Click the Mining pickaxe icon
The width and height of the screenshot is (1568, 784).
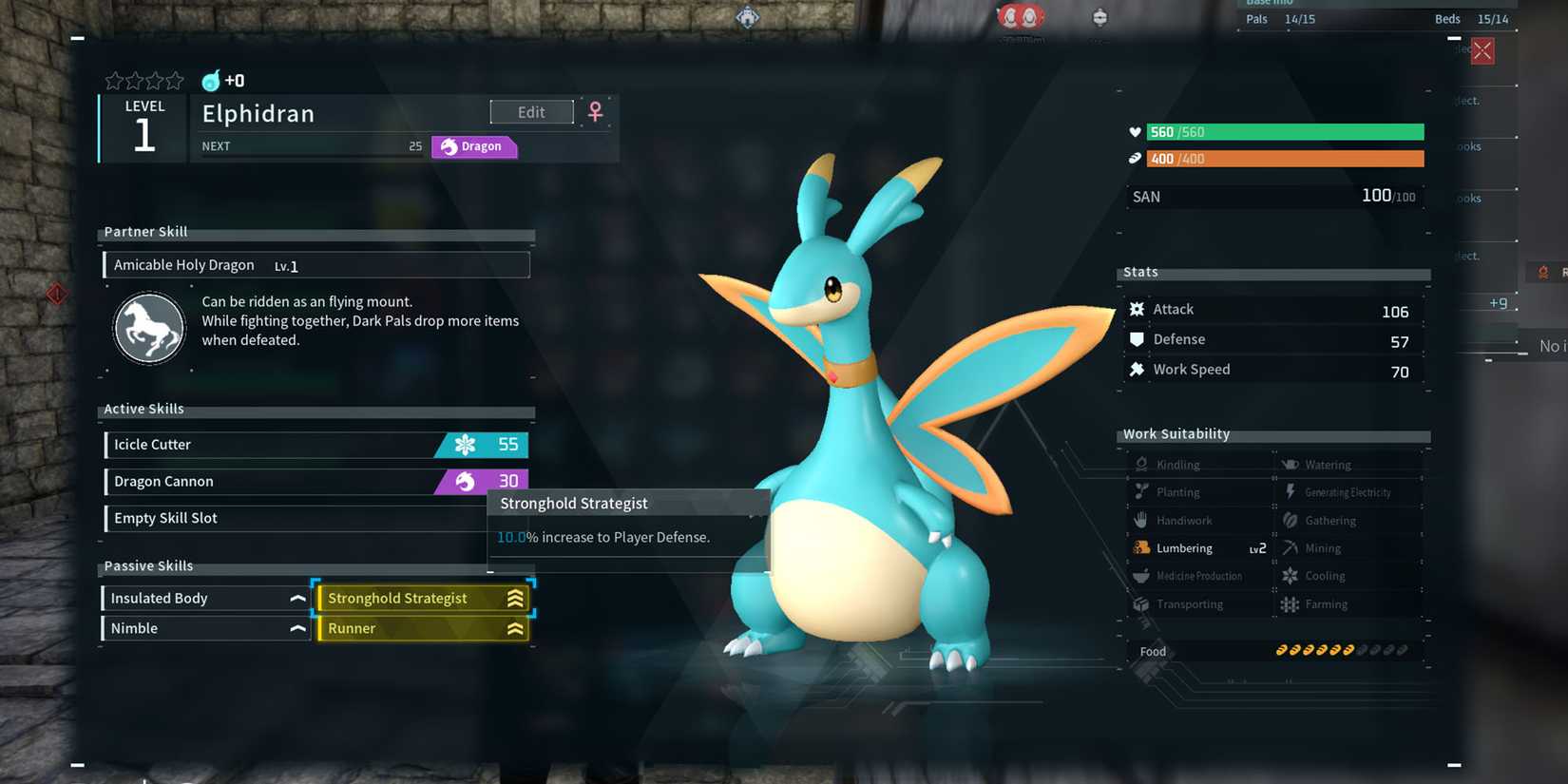(1290, 547)
